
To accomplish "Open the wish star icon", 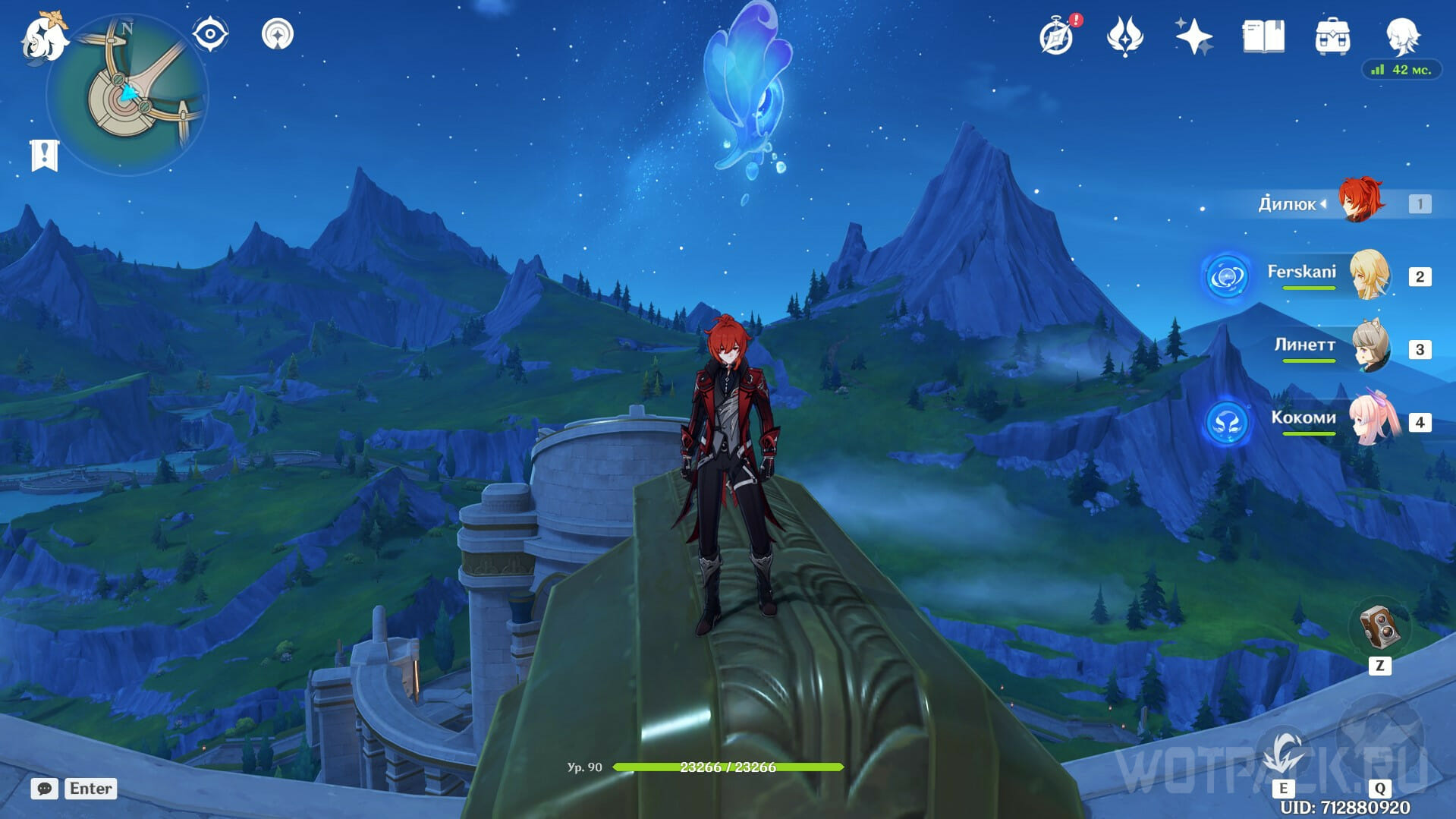I will pyautogui.click(x=1193, y=36).
